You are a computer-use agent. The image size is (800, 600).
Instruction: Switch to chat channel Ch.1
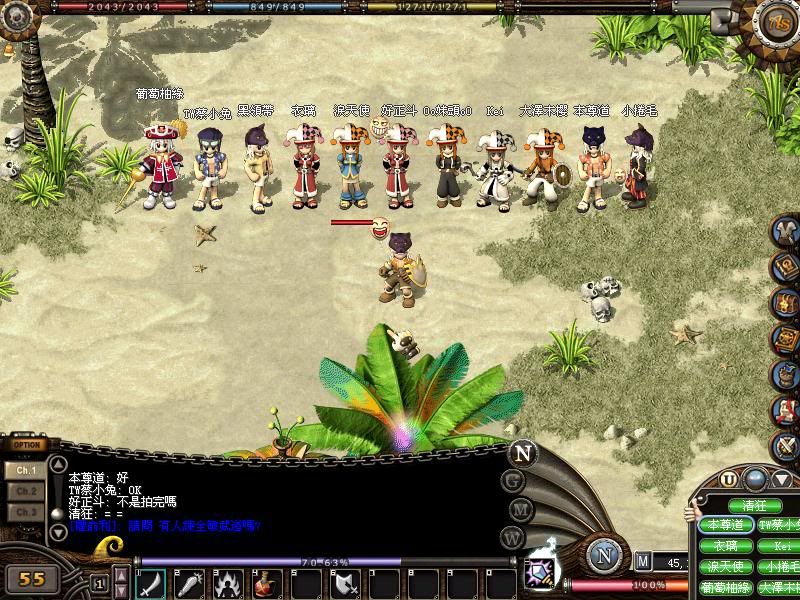(x=27, y=469)
